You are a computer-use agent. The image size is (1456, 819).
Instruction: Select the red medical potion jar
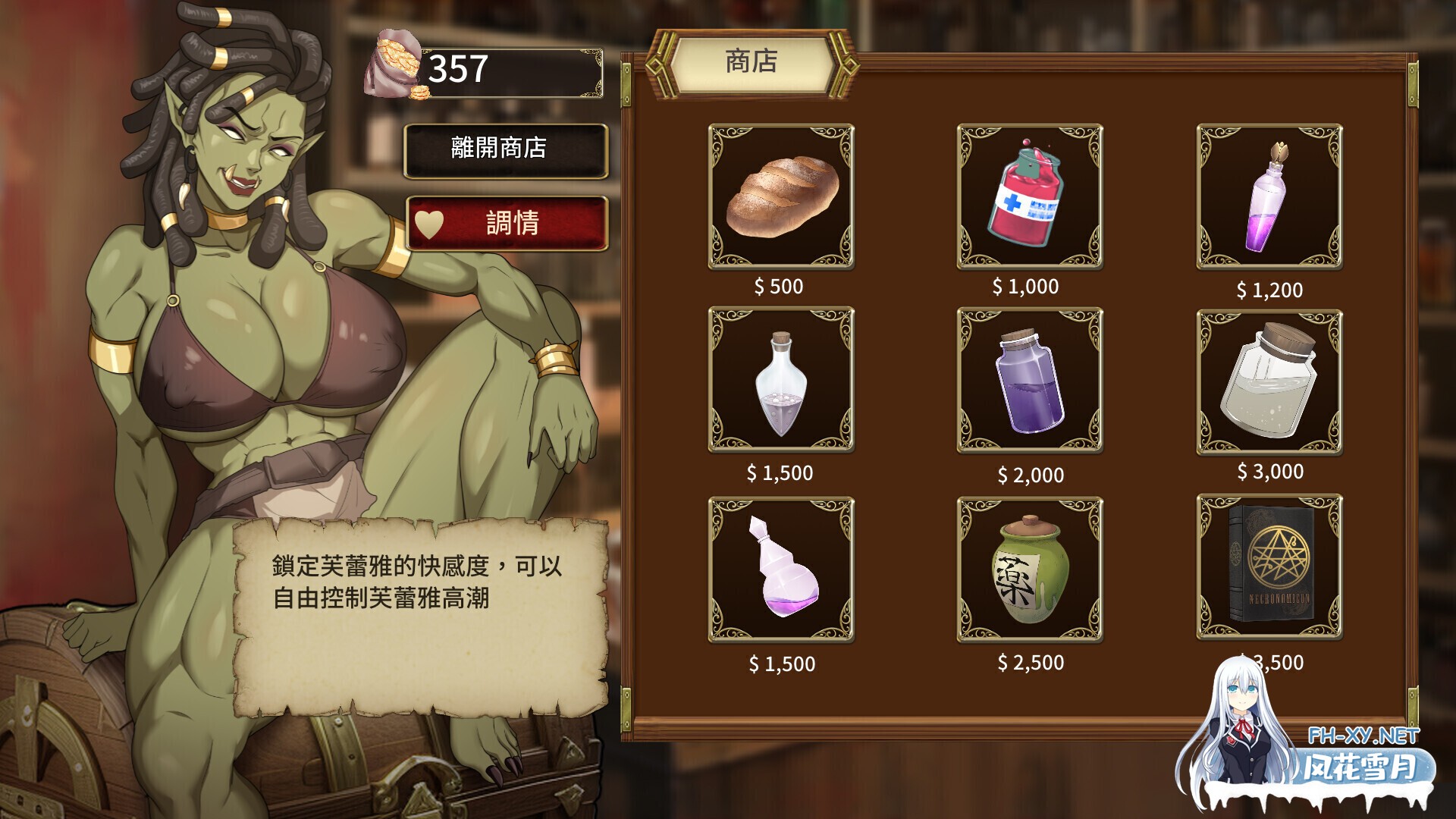(1029, 196)
